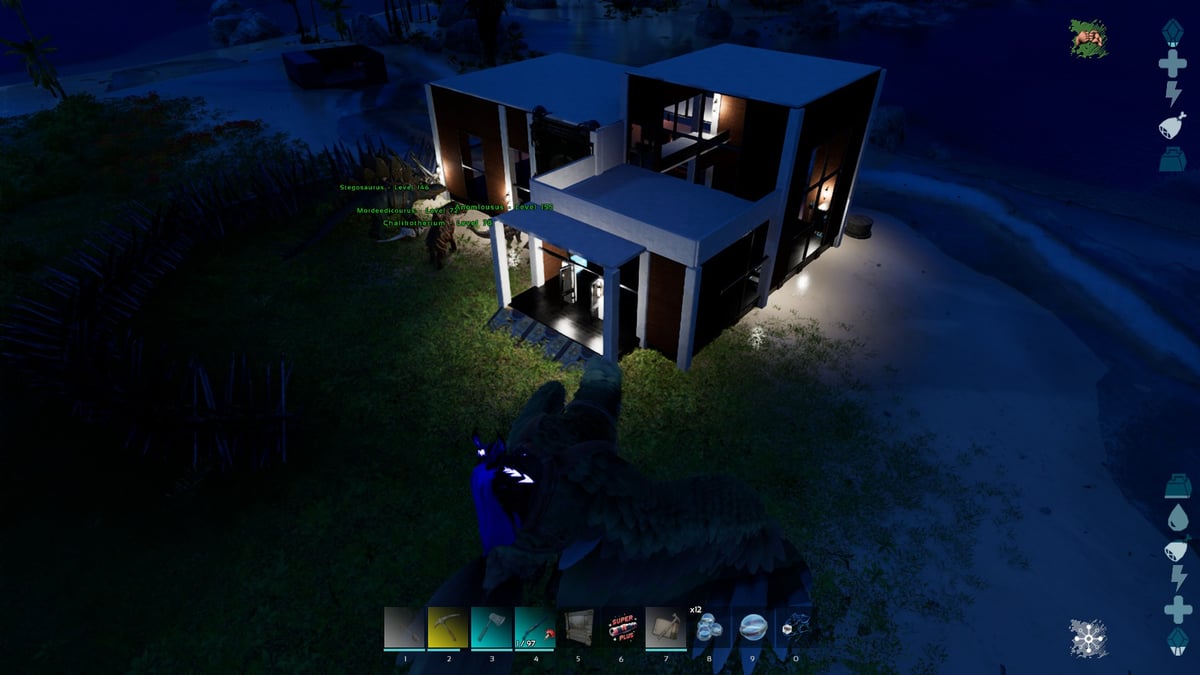Click the fist bump buff icon
1200x675 pixels.
point(1089,38)
